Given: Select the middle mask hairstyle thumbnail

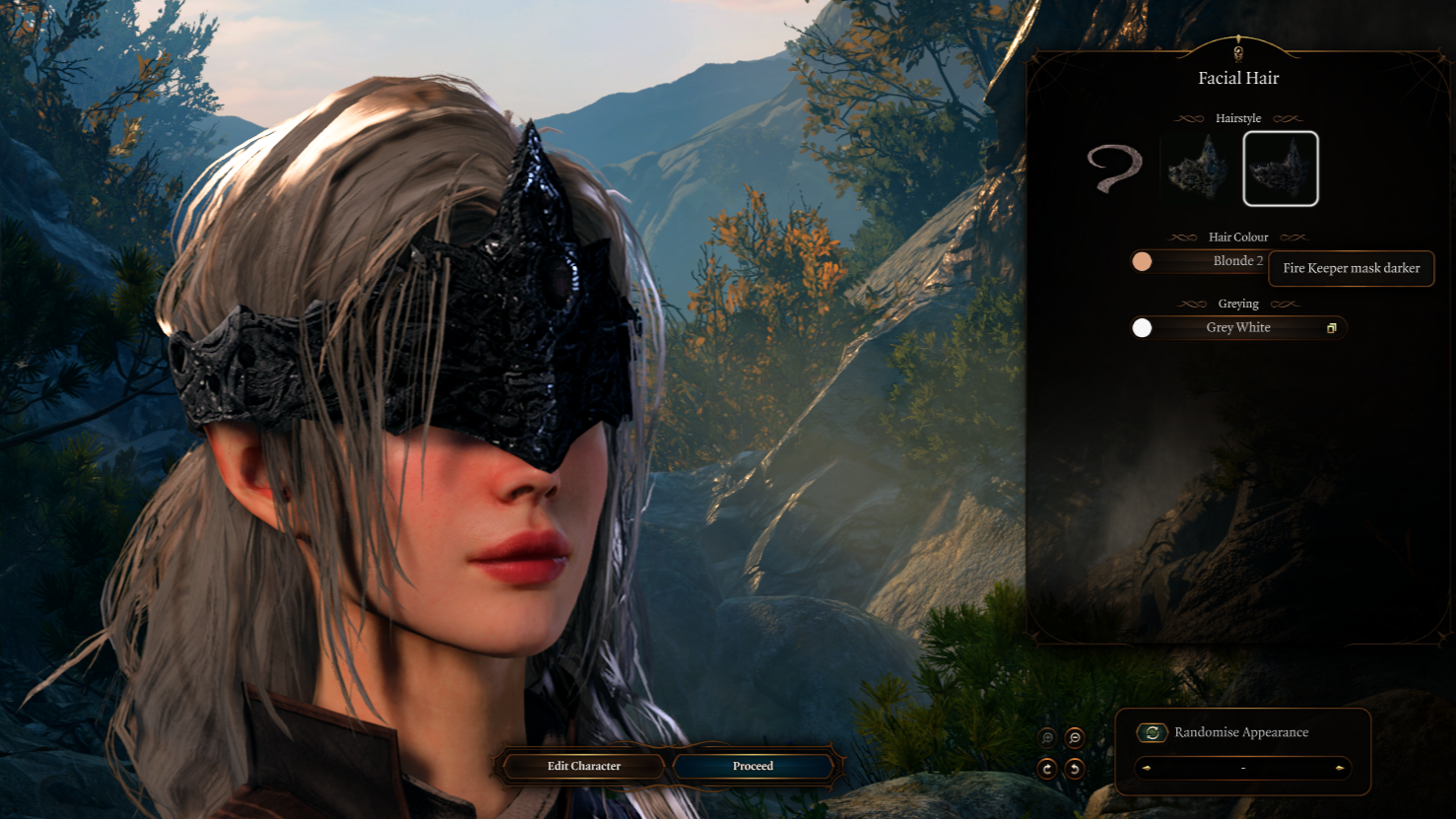Looking at the screenshot, I should [x=1194, y=169].
